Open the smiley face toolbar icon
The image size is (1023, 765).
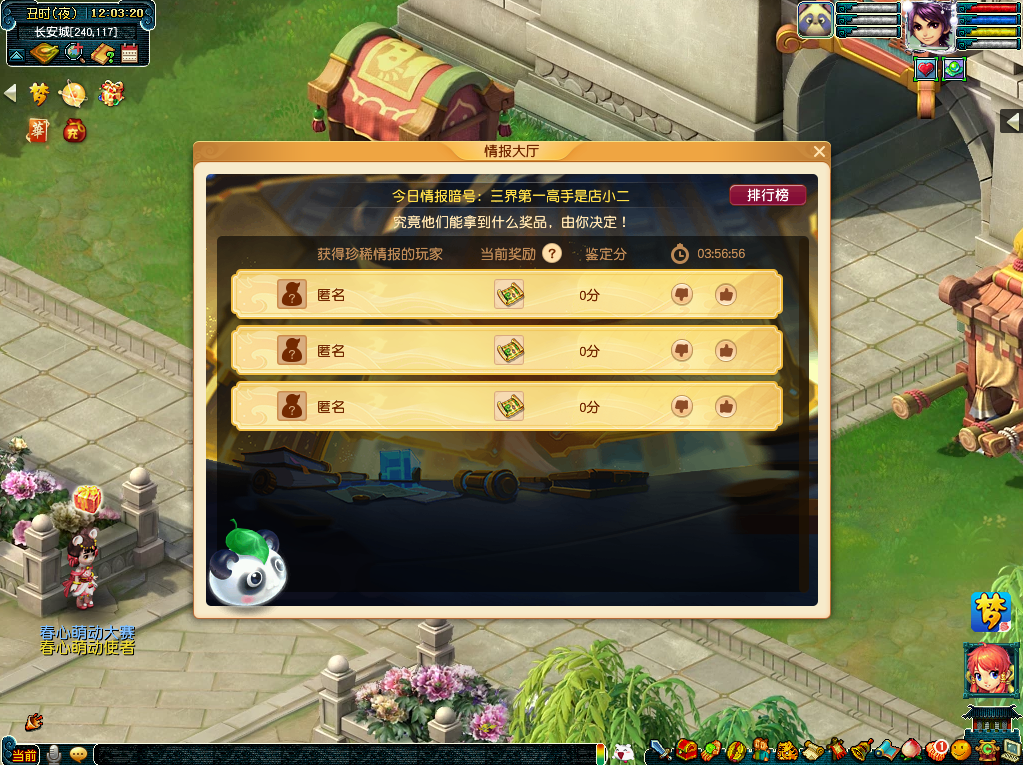961,749
